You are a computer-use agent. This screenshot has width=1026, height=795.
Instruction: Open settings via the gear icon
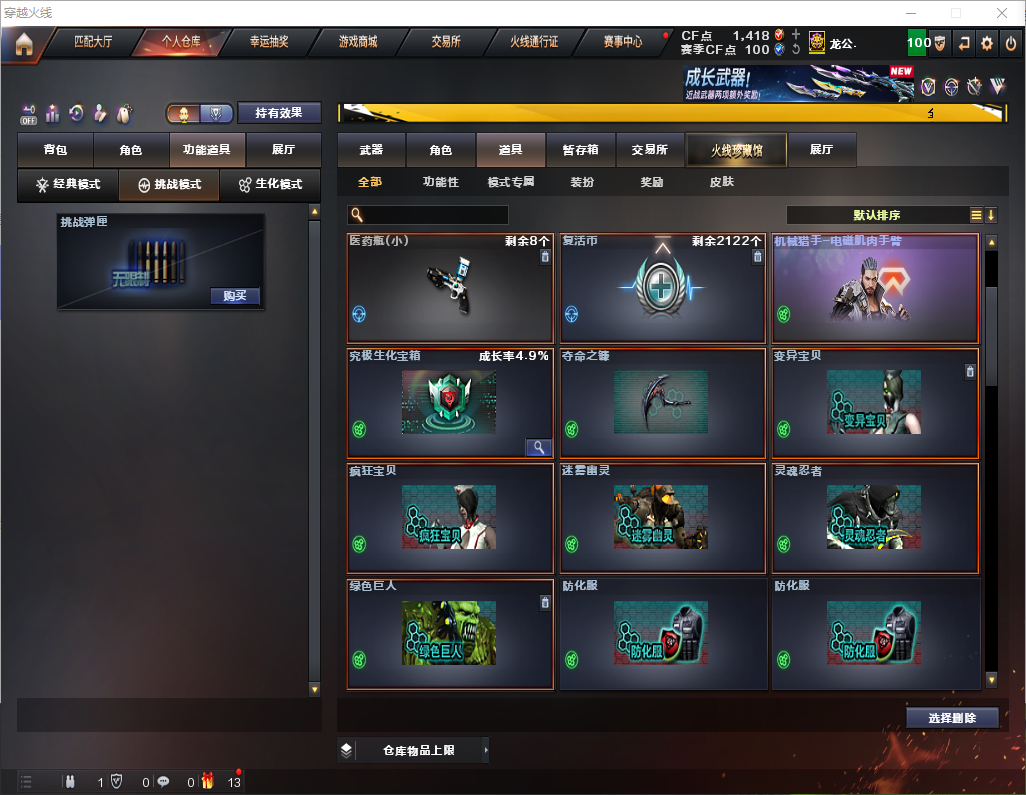[987, 43]
